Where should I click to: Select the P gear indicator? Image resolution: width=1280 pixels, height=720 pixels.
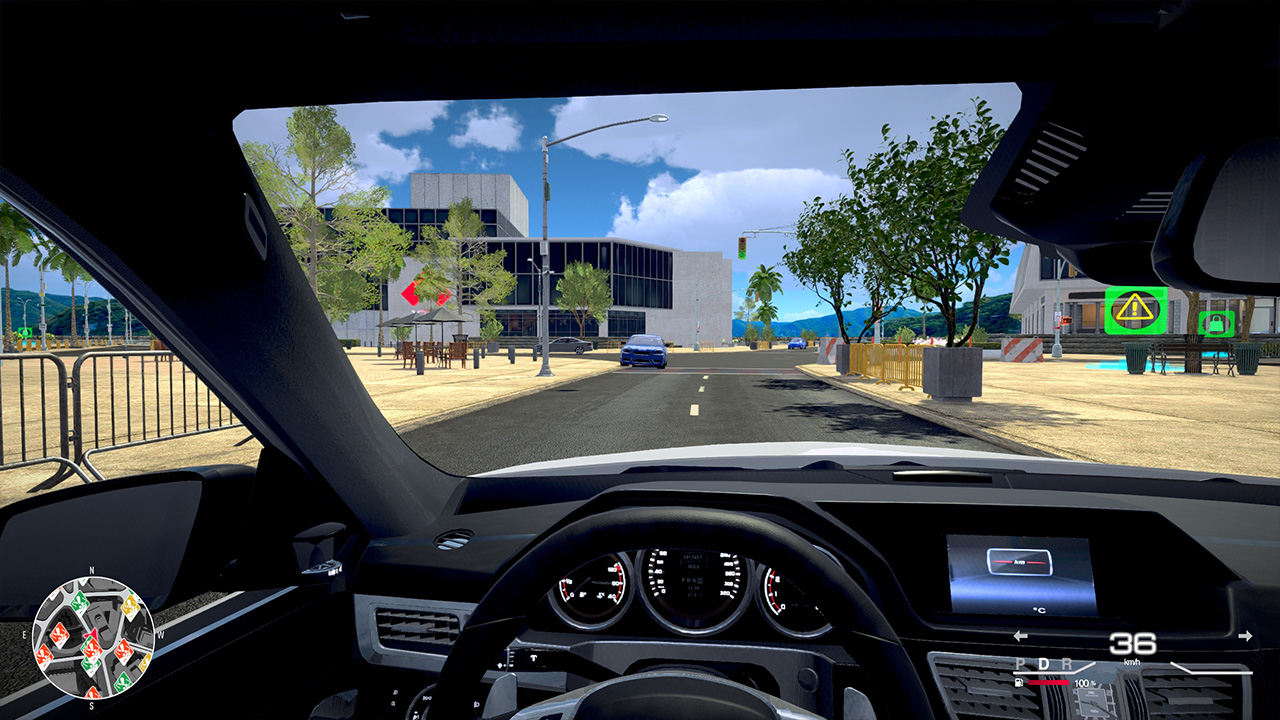pyautogui.click(x=1020, y=665)
